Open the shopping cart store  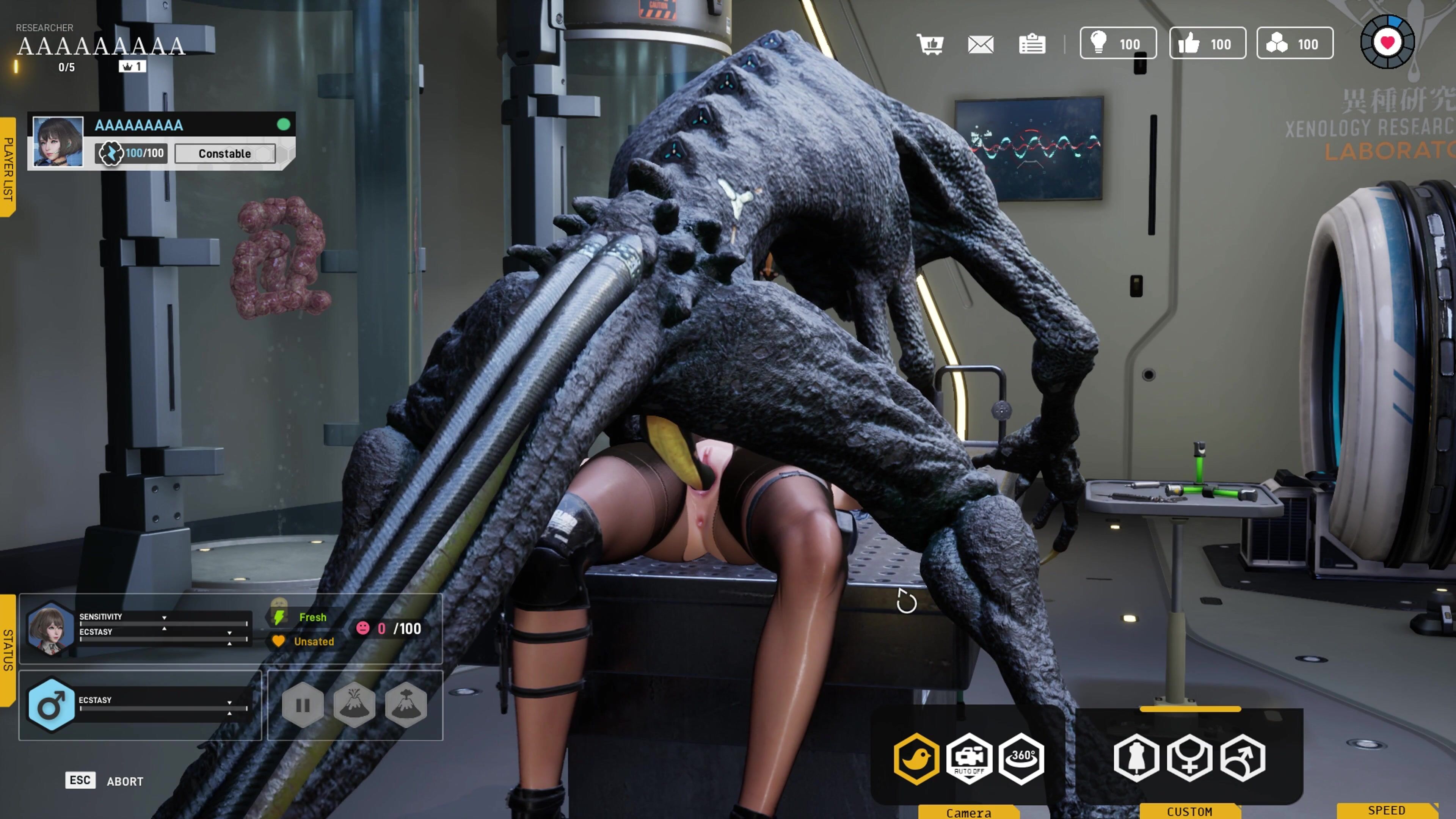930,44
